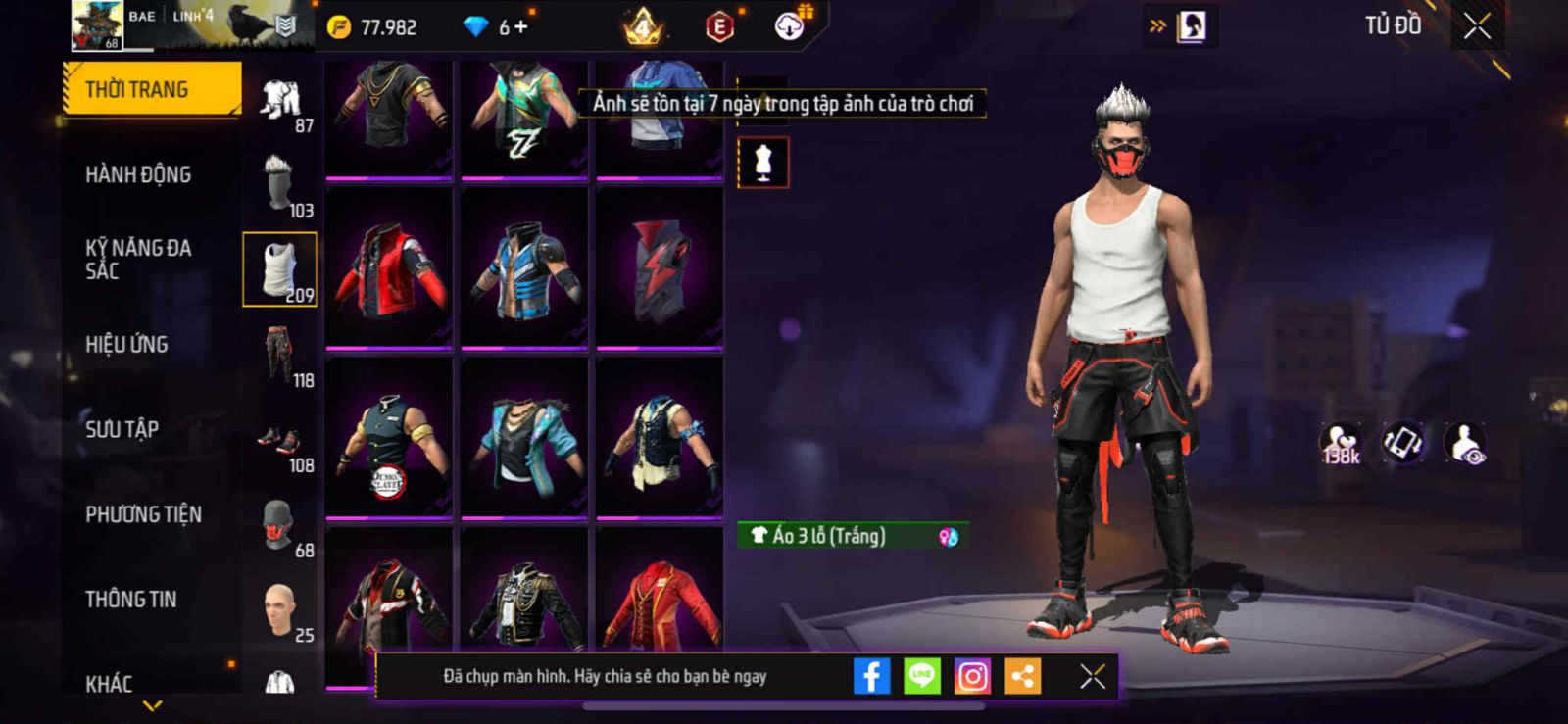1568x724 pixels.
Task: Select the mask category with 68 items
Action: [x=280, y=525]
